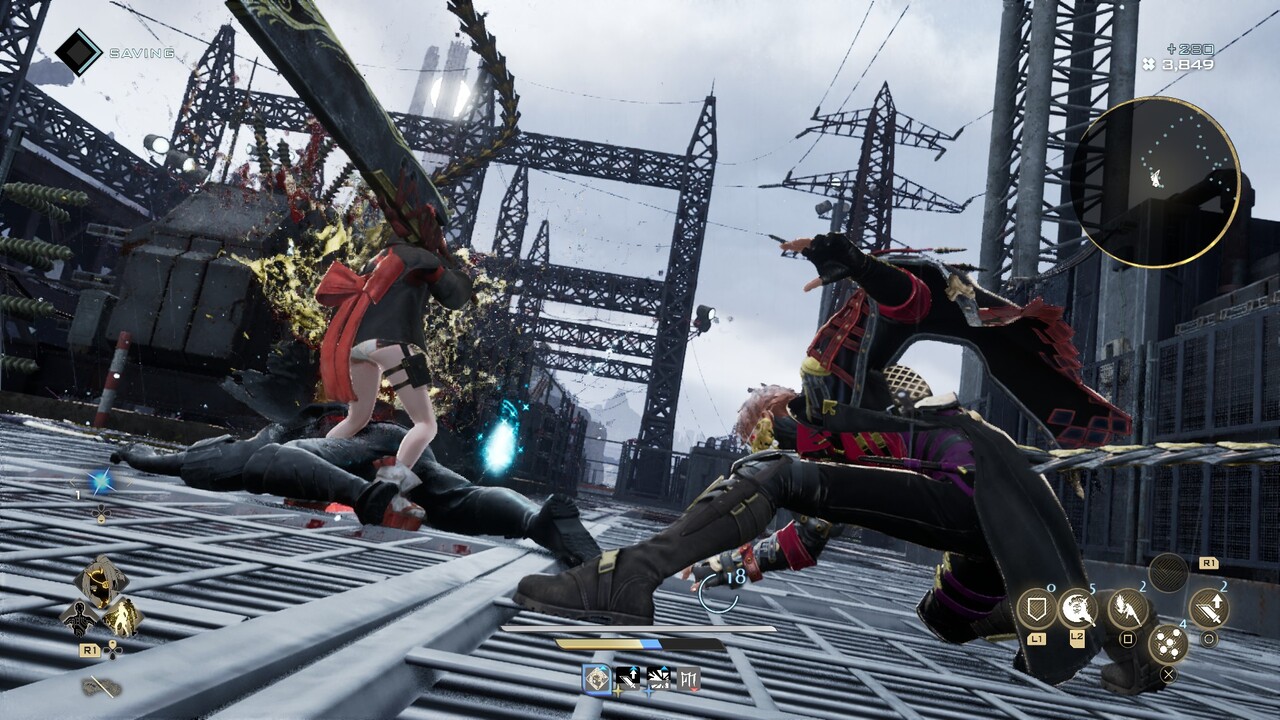
Task: Activate the sword with up-arrow buff gift
Action: pos(1208,608)
